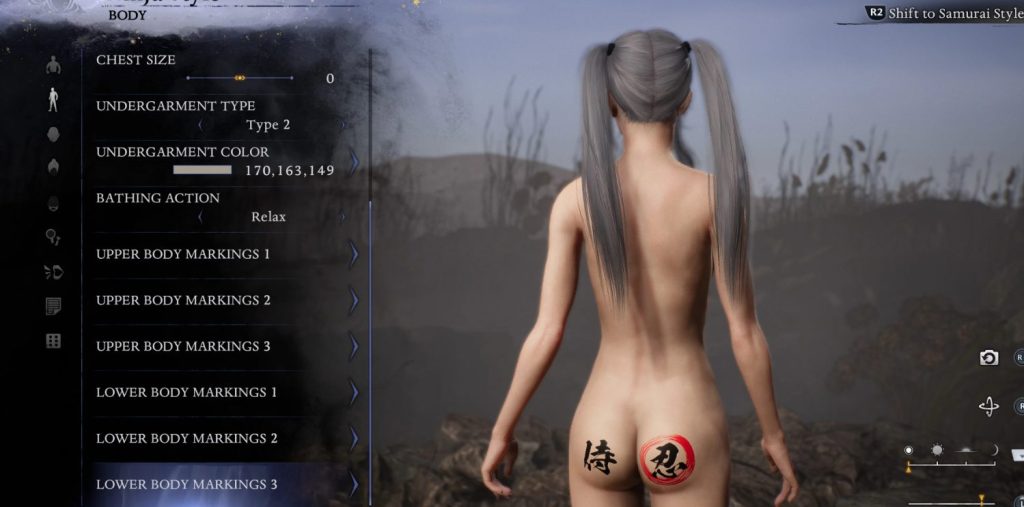Adjust the Chest Size slider
The width and height of the screenshot is (1024, 507).
[x=240, y=78]
